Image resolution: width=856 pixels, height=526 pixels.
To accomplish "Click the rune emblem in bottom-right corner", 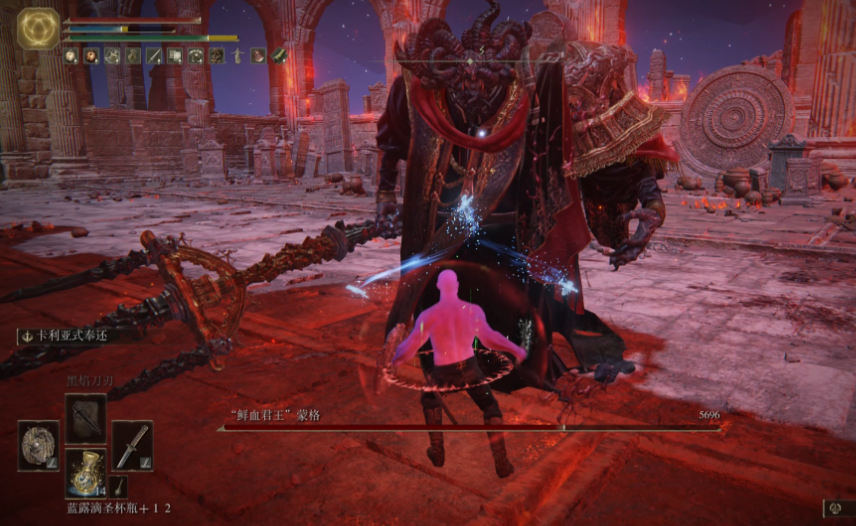I will [x=838, y=509].
